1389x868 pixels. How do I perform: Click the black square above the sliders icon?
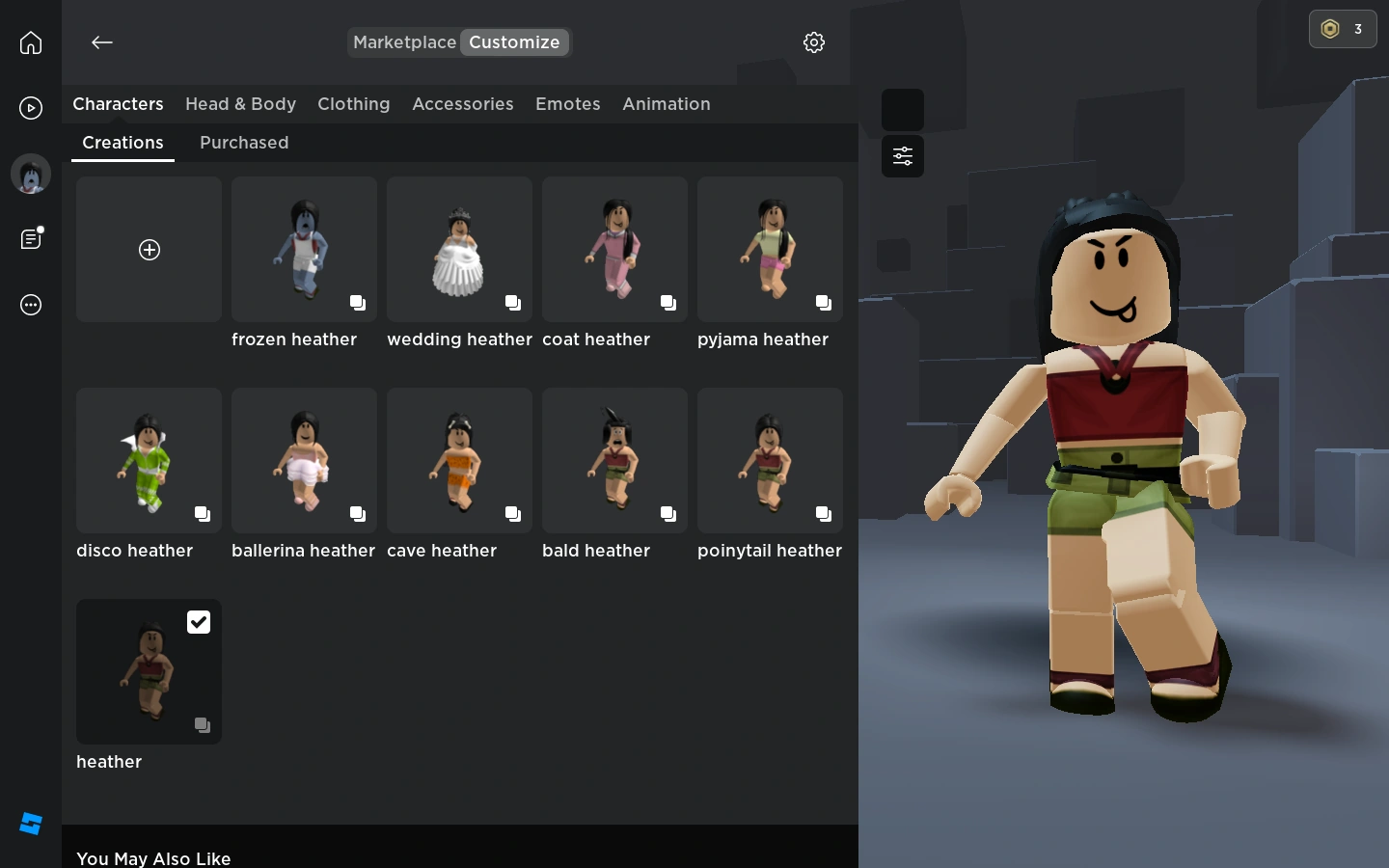pyautogui.click(x=903, y=110)
